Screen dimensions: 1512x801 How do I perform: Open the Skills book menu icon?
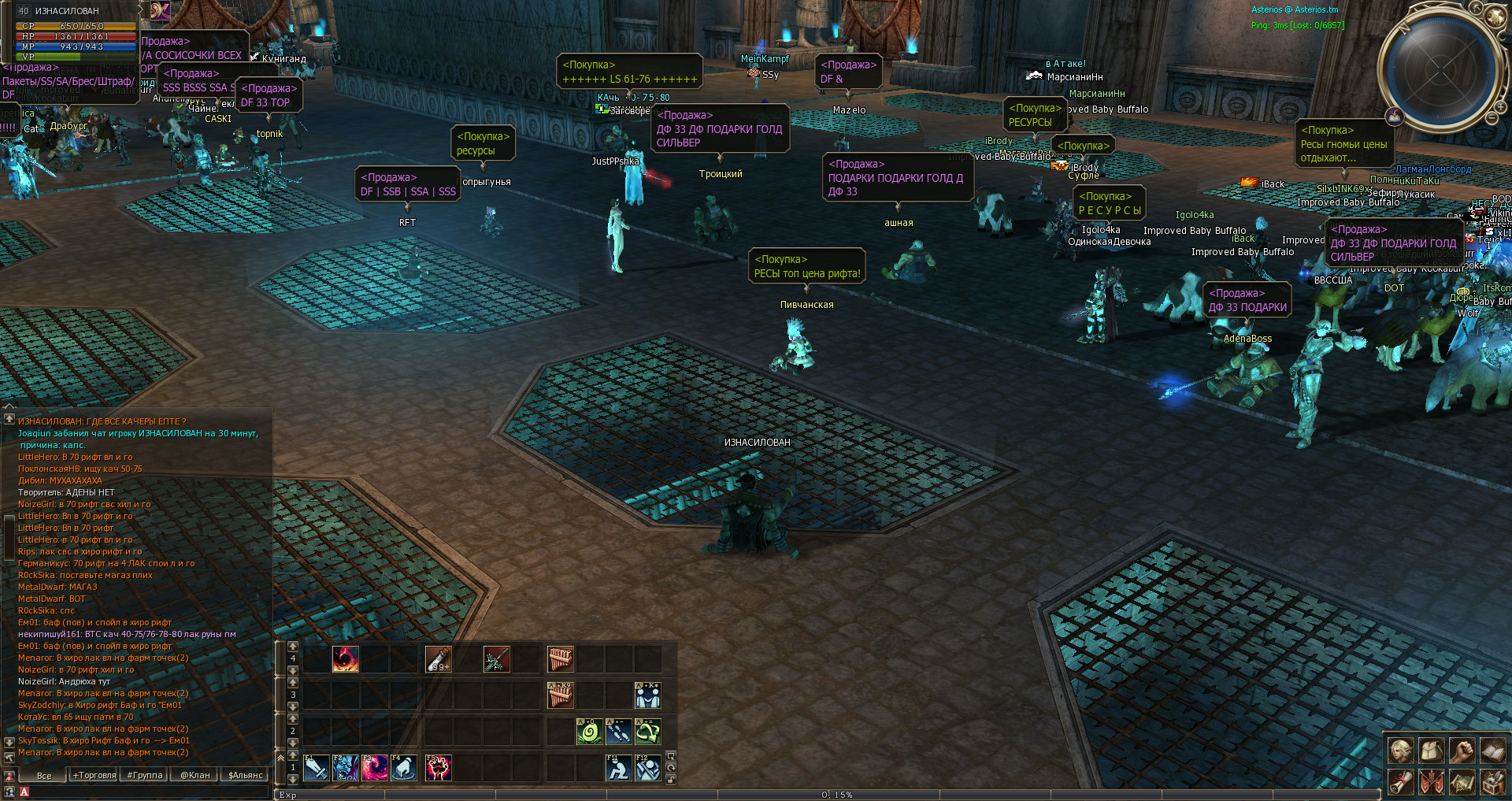[x=1492, y=751]
